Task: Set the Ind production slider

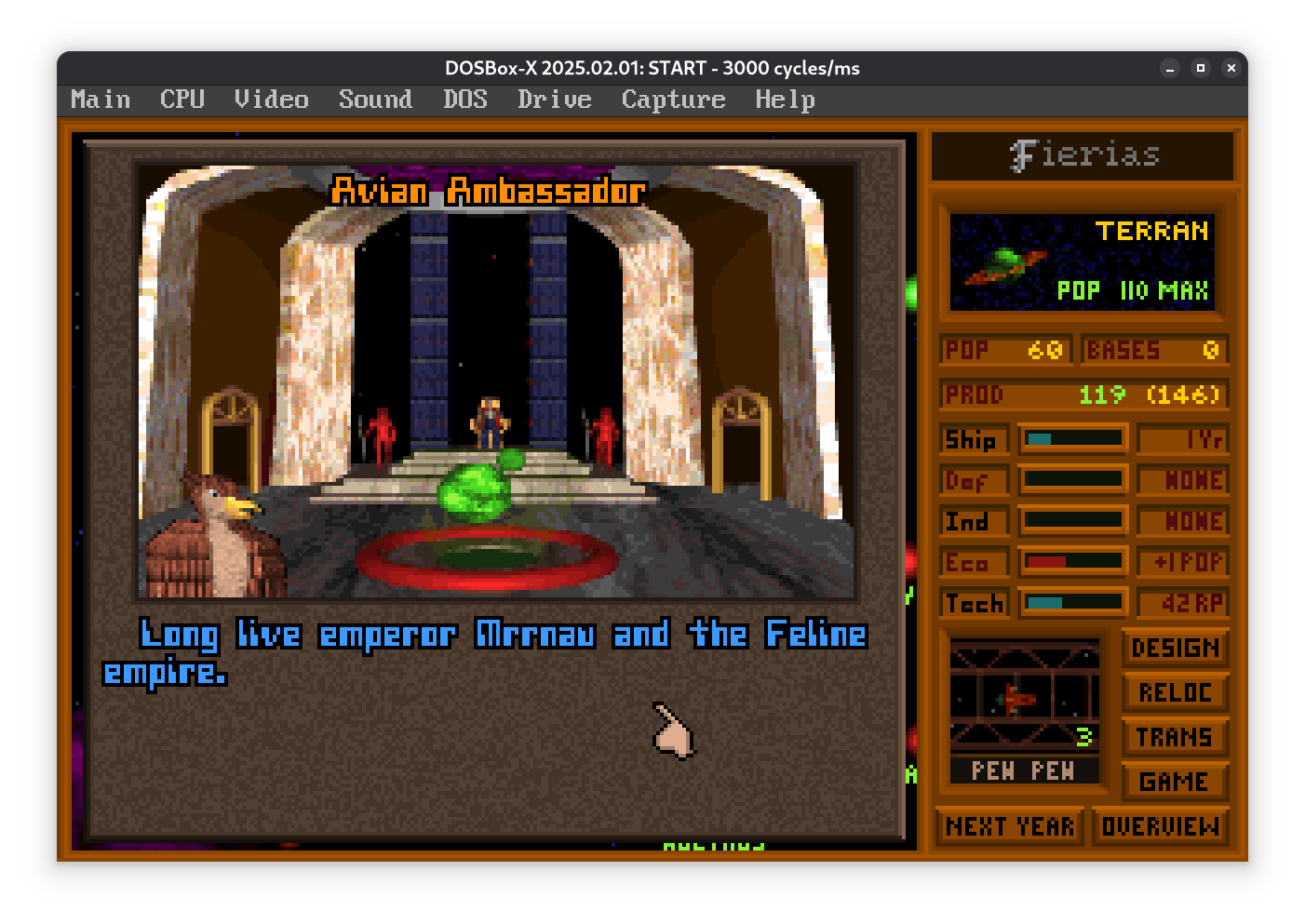Action: [x=1073, y=520]
